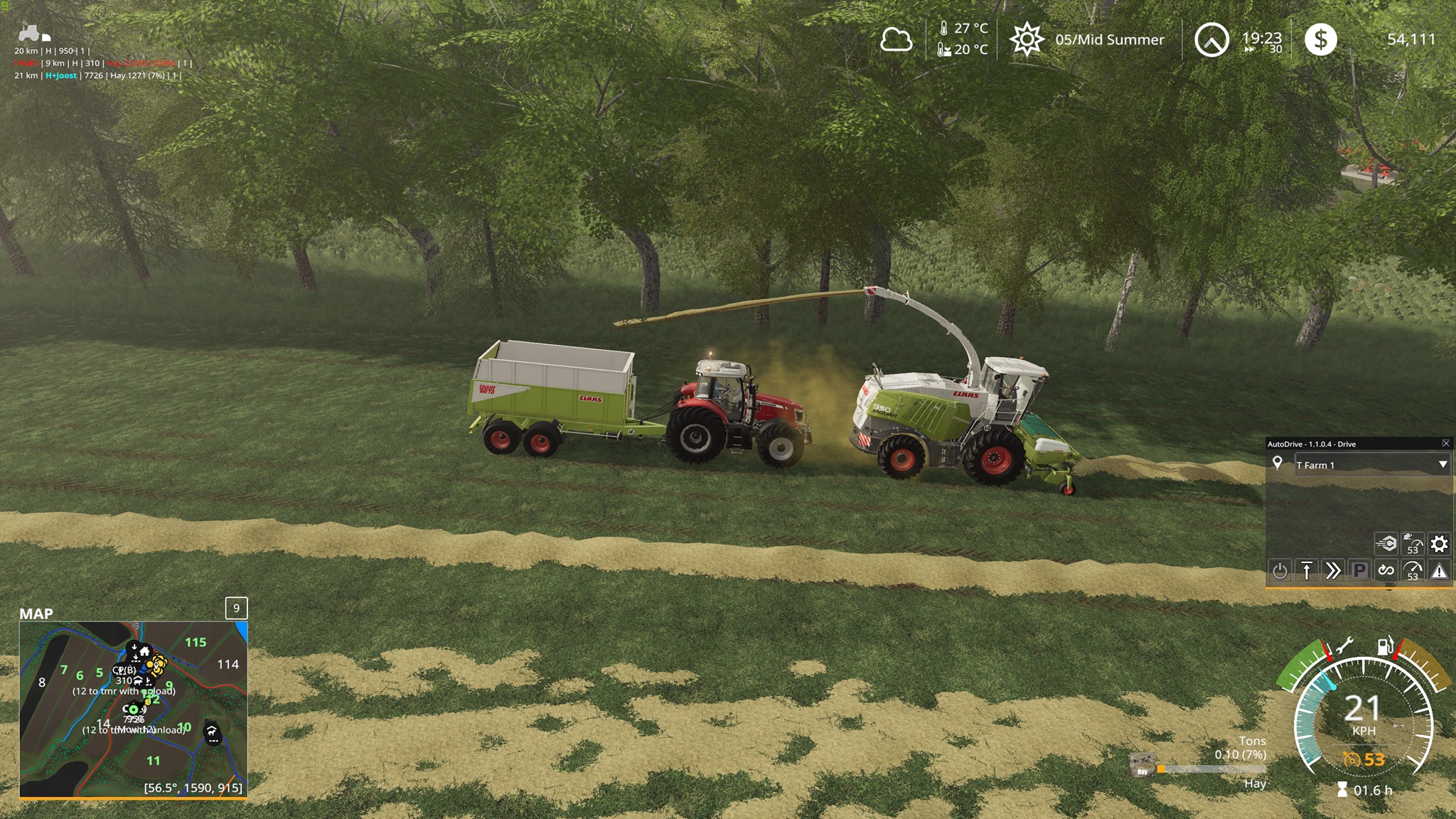Toggle route looping in the AutoDrive panel
Screen dimensions: 1456x819
click(1386, 569)
